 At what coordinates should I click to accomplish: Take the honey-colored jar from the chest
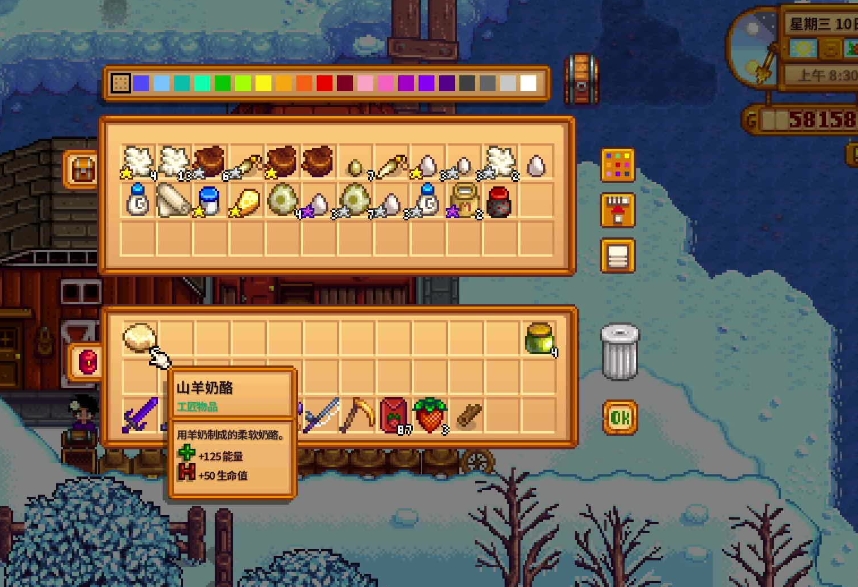(463, 198)
